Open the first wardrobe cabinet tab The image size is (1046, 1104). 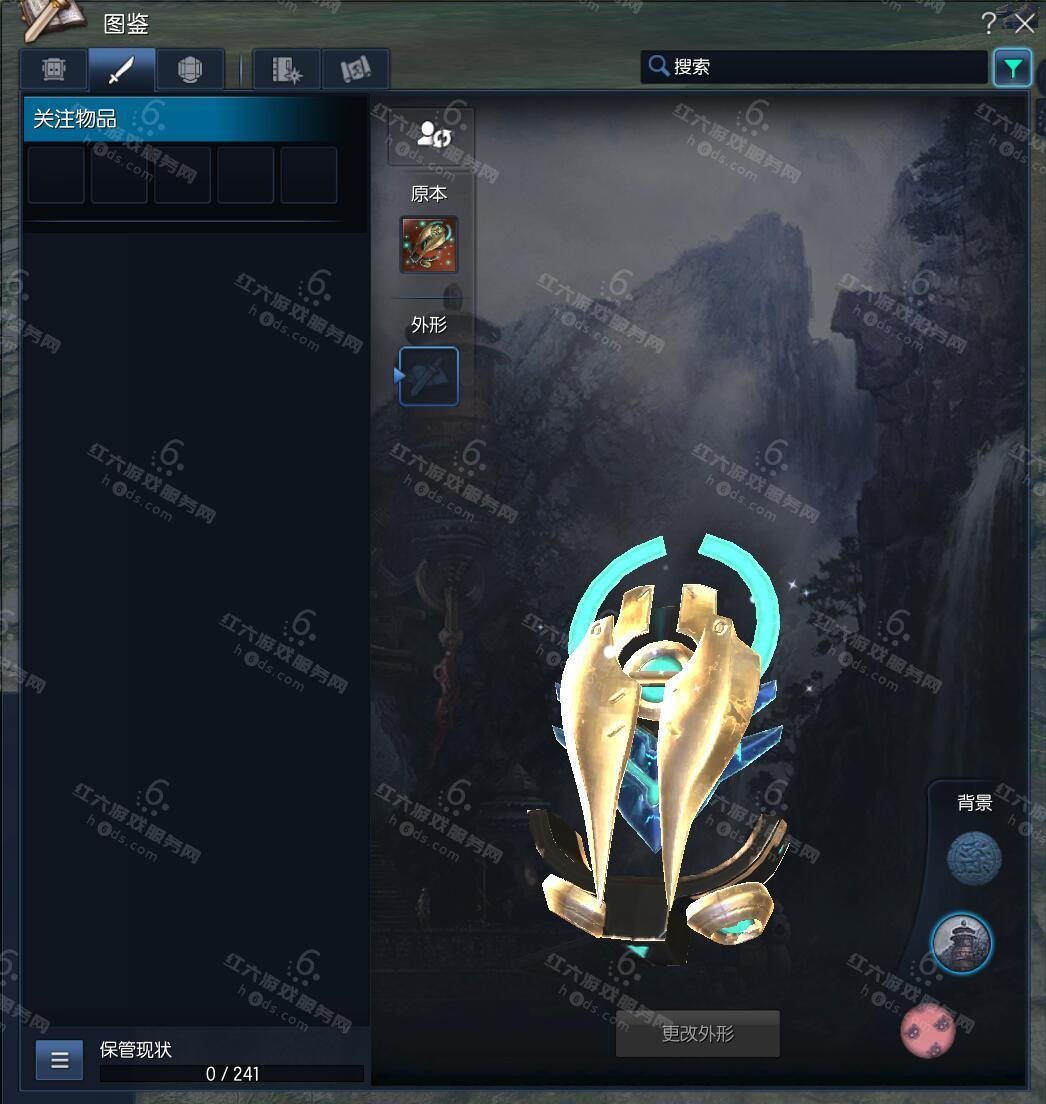click(54, 69)
